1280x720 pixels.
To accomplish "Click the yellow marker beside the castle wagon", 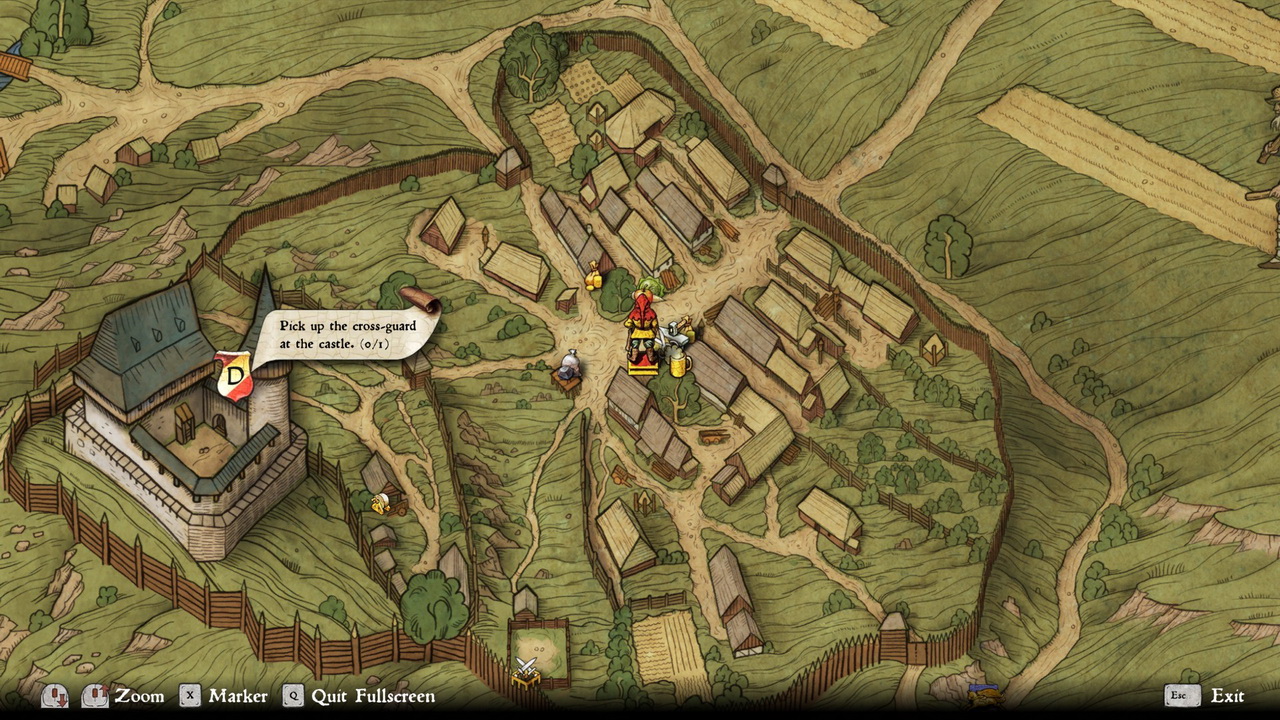I will click(x=380, y=502).
